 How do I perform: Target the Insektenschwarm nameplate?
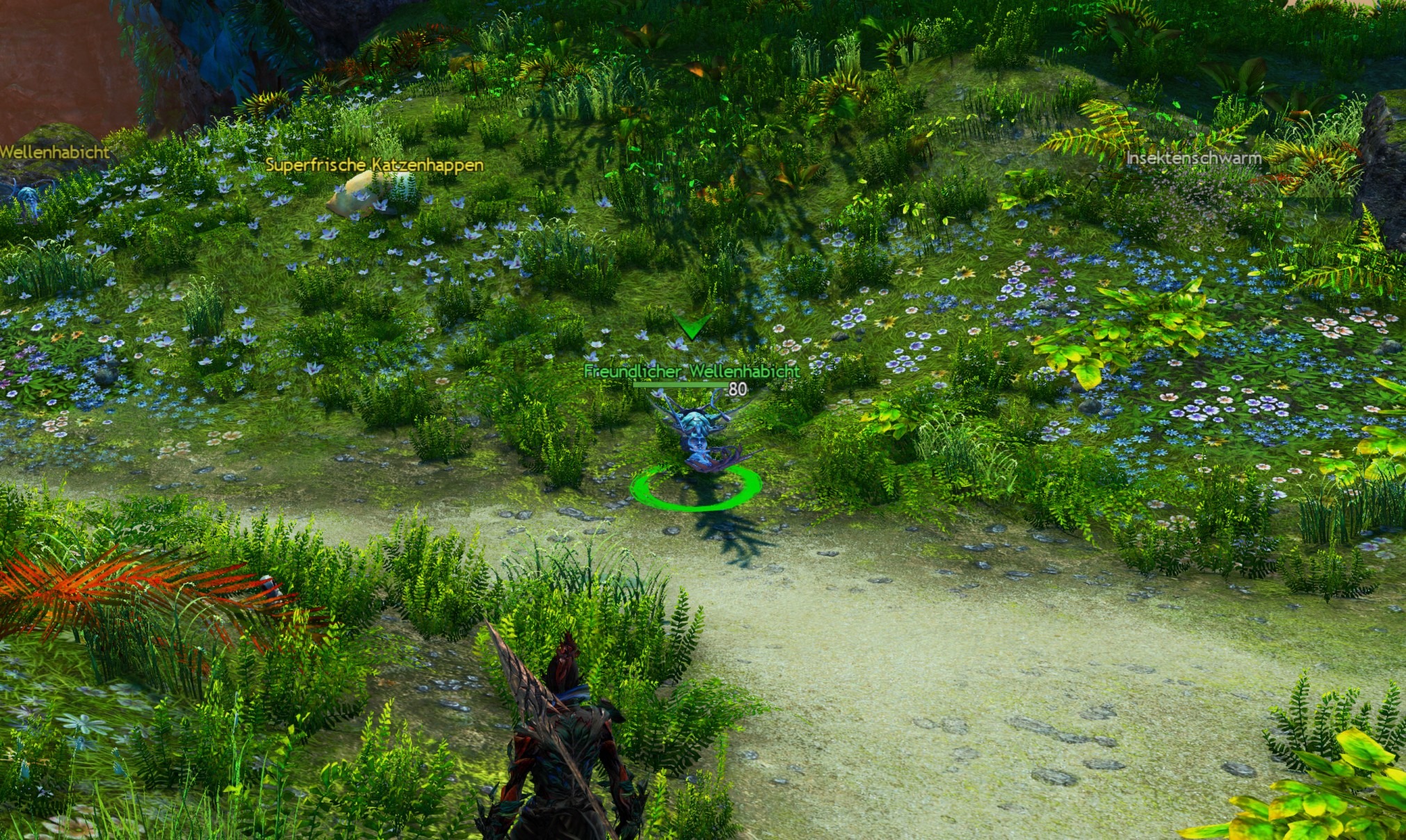(x=1193, y=159)
